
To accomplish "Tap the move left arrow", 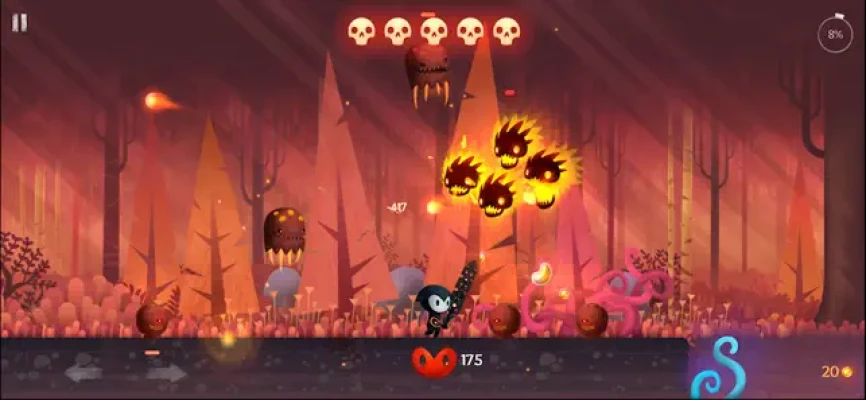I will click(x=84, y=373).
